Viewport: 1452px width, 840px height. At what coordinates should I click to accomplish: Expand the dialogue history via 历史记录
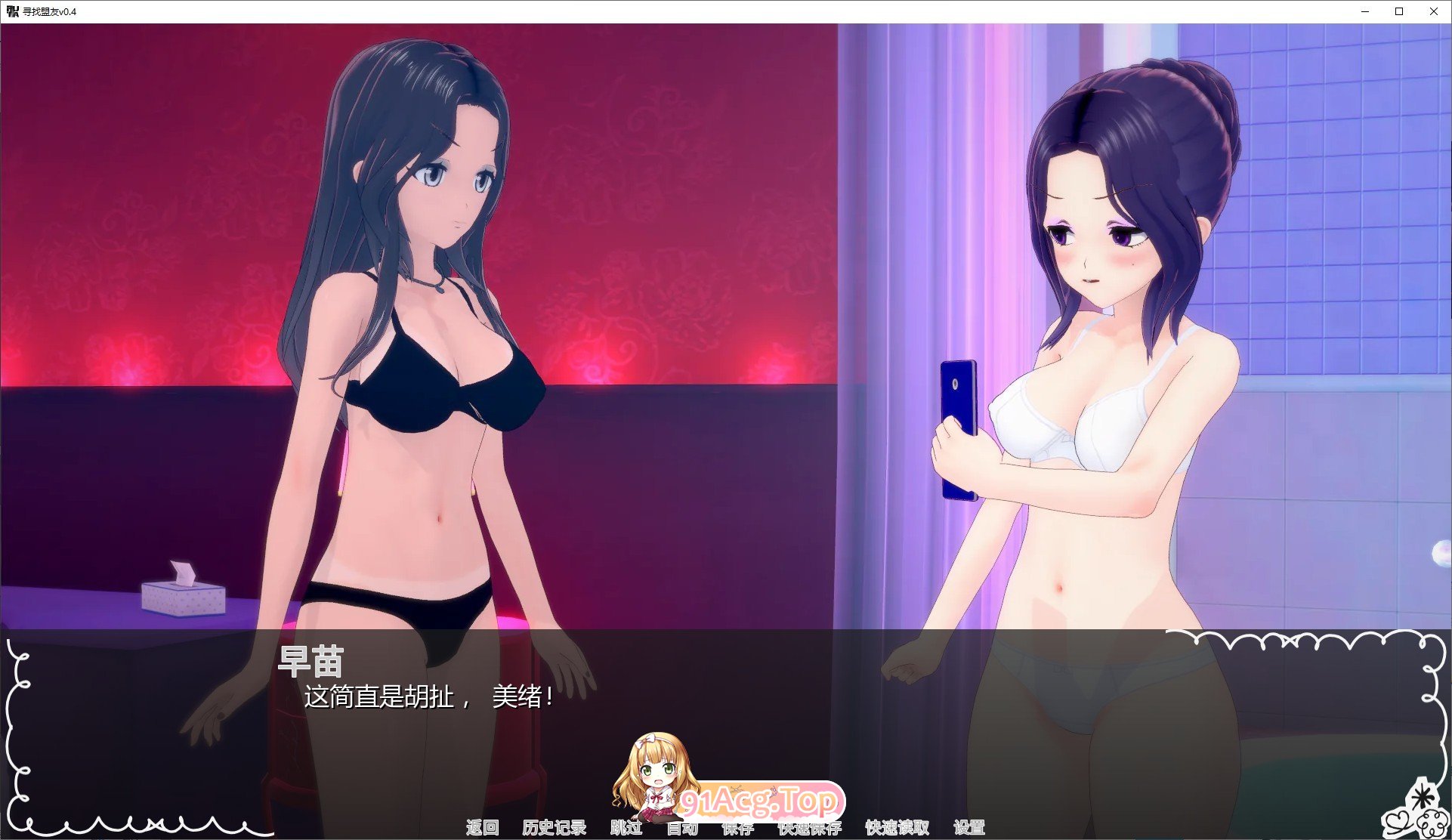coord(554,827)
